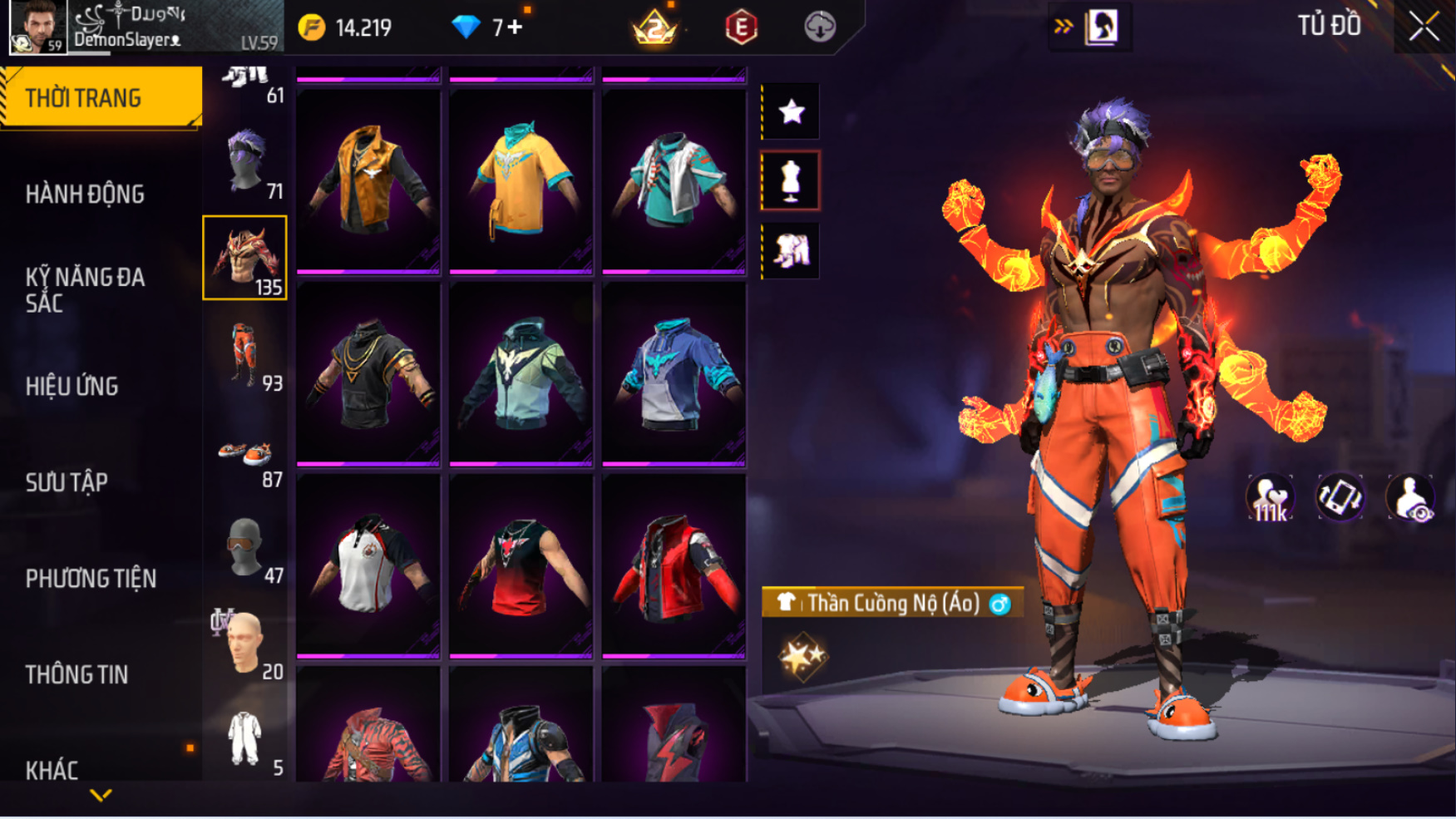Open the Phương Tiện tab
The height and width of the screenshot is (819, 1456).
click(91, 579)
